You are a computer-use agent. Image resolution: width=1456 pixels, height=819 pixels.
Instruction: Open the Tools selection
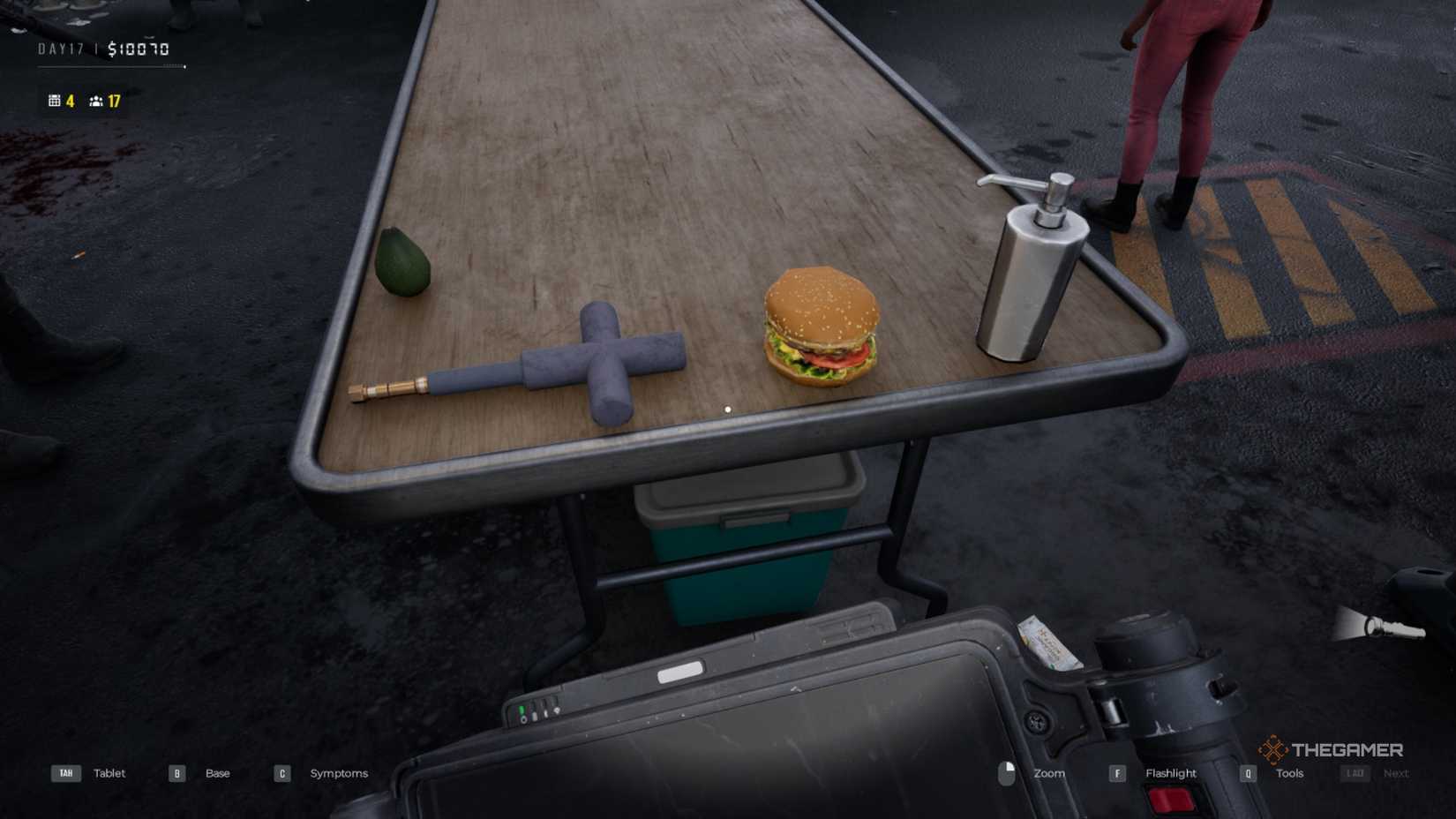(1289, 773)
